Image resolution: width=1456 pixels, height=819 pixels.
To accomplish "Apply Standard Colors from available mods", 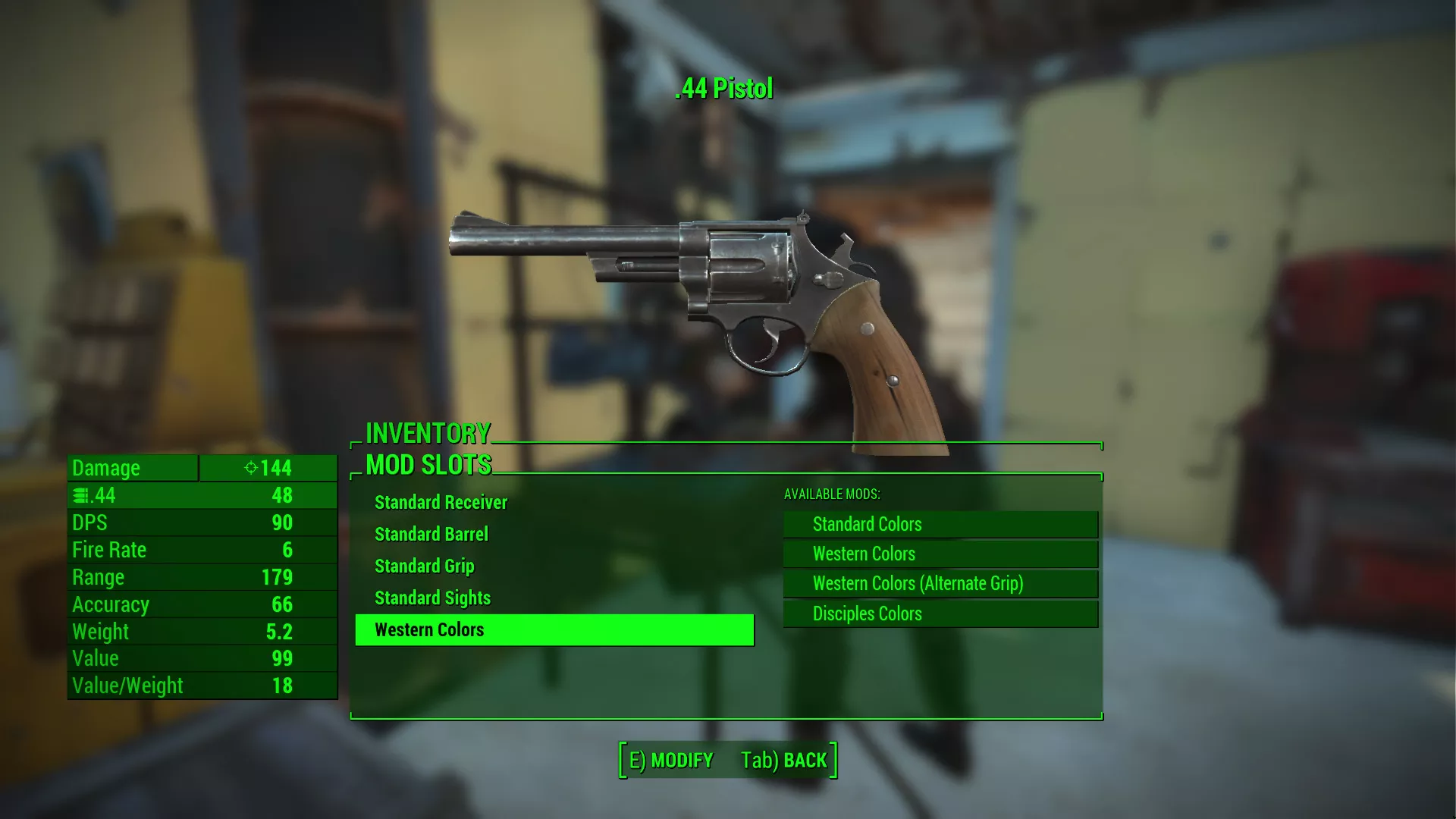I will pyautogui.click(x=940, y=525).
